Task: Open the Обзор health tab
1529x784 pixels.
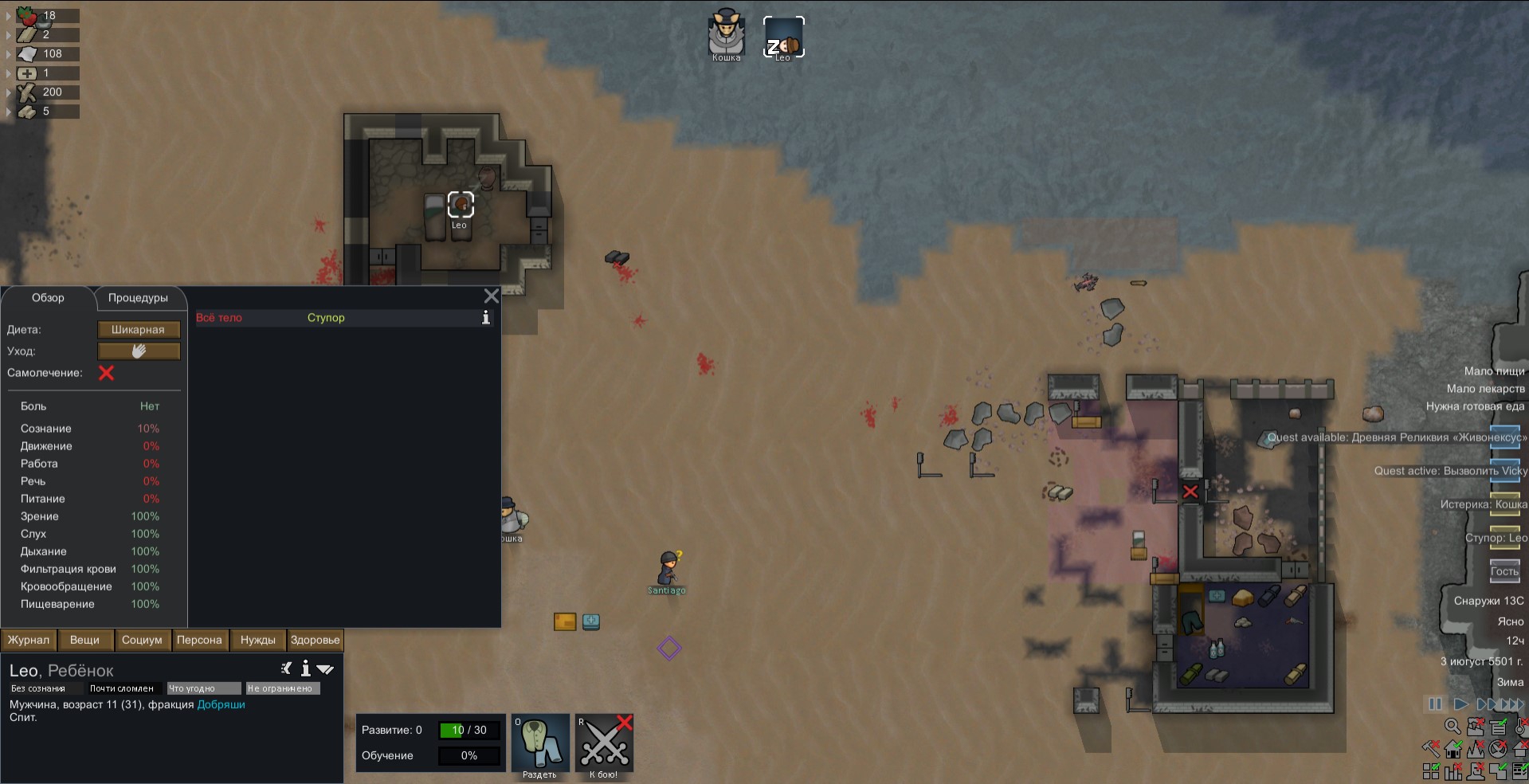Action: point(48,298)
